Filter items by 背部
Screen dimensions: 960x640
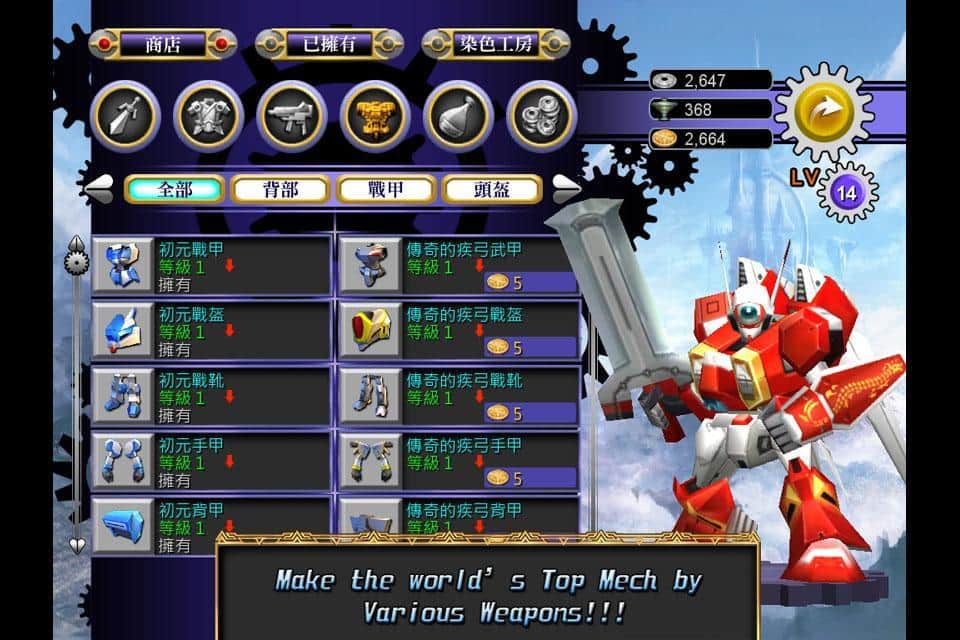(281, 189)
